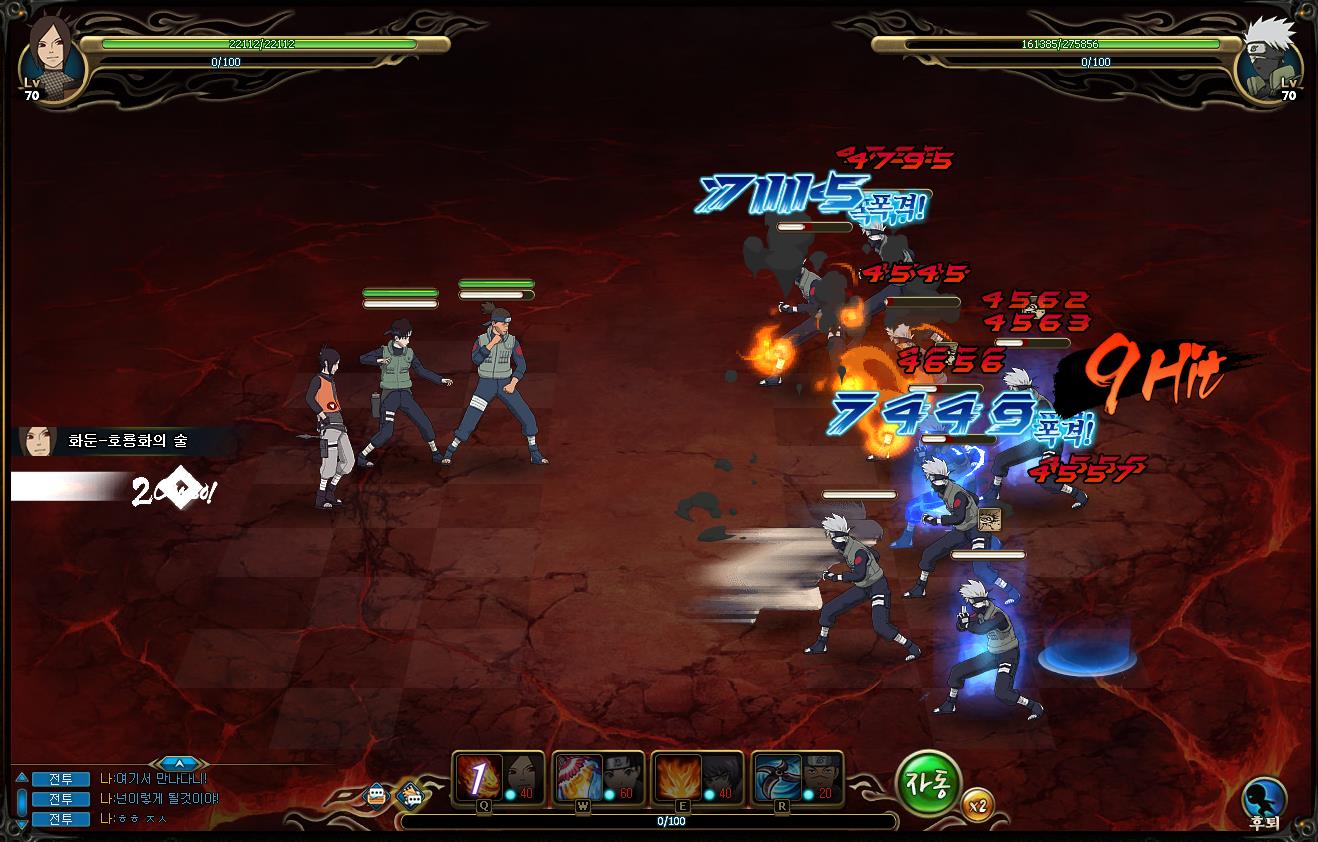The height and width of the screenshot is (842, 1318).
Task: Toggle the green 자동 auto-battle button
Action: pyautogui.click(x=928, y=783)
